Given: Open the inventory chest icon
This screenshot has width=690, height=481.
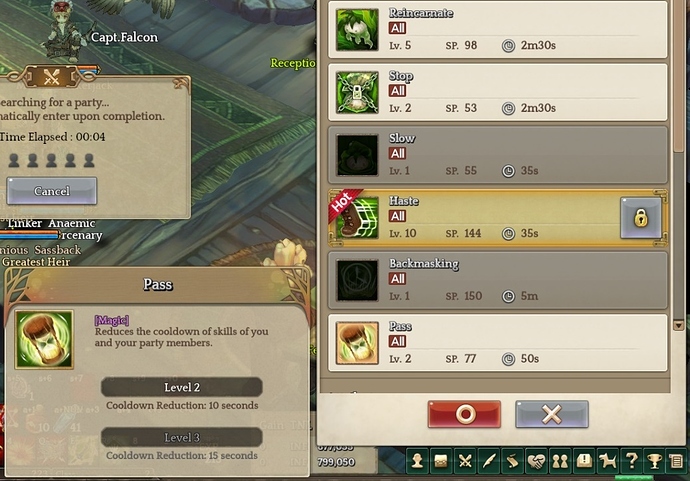Looking at the screenshot, I should pos(441,461).
